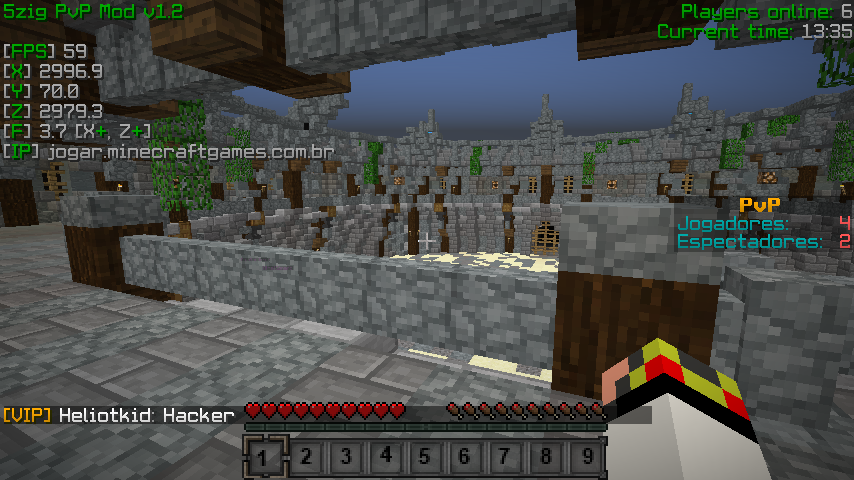Screen dimensions: 854x480
Task: Activate hotbar slot number 7
Action: click(x=506, y=458)
